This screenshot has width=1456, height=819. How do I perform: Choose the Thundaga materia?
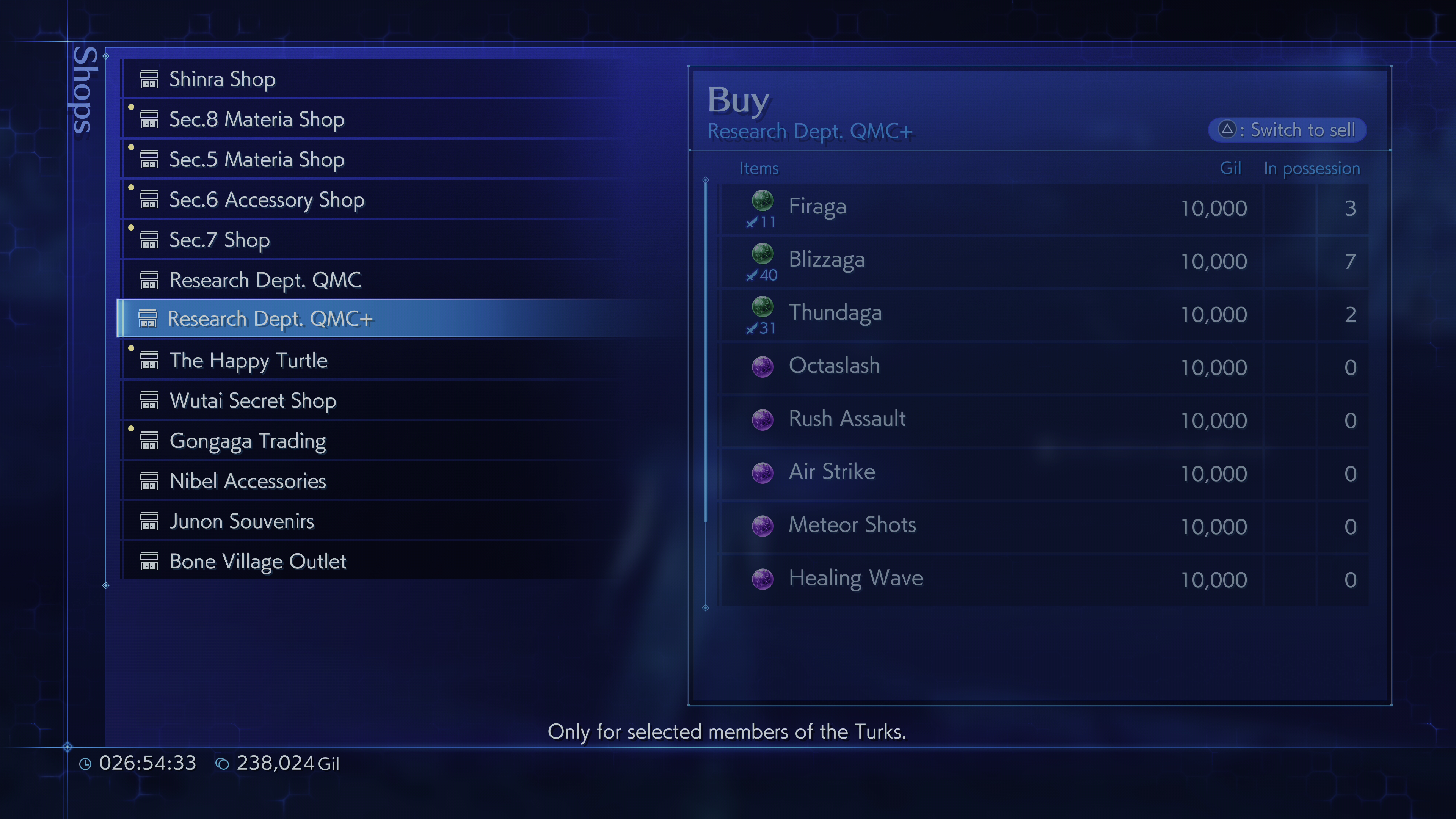[835, 313]
